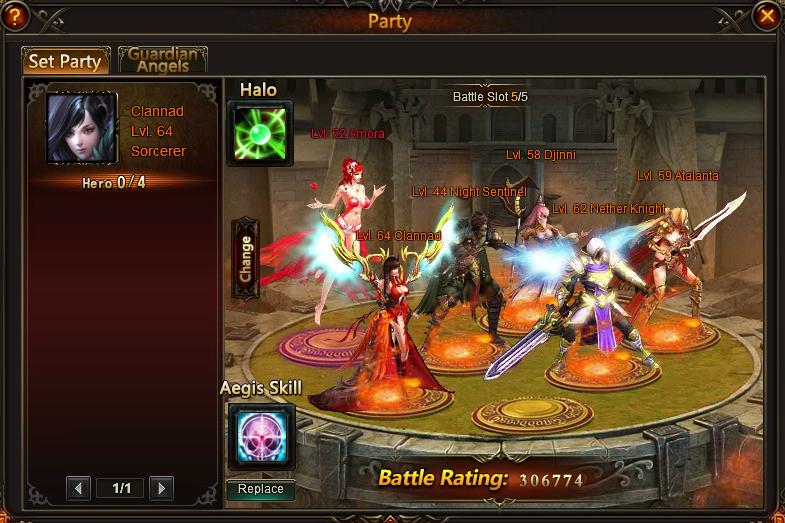This screenshot has height=523, width=785.
Task: Click the green Halo icon
Action: (261, 134)
